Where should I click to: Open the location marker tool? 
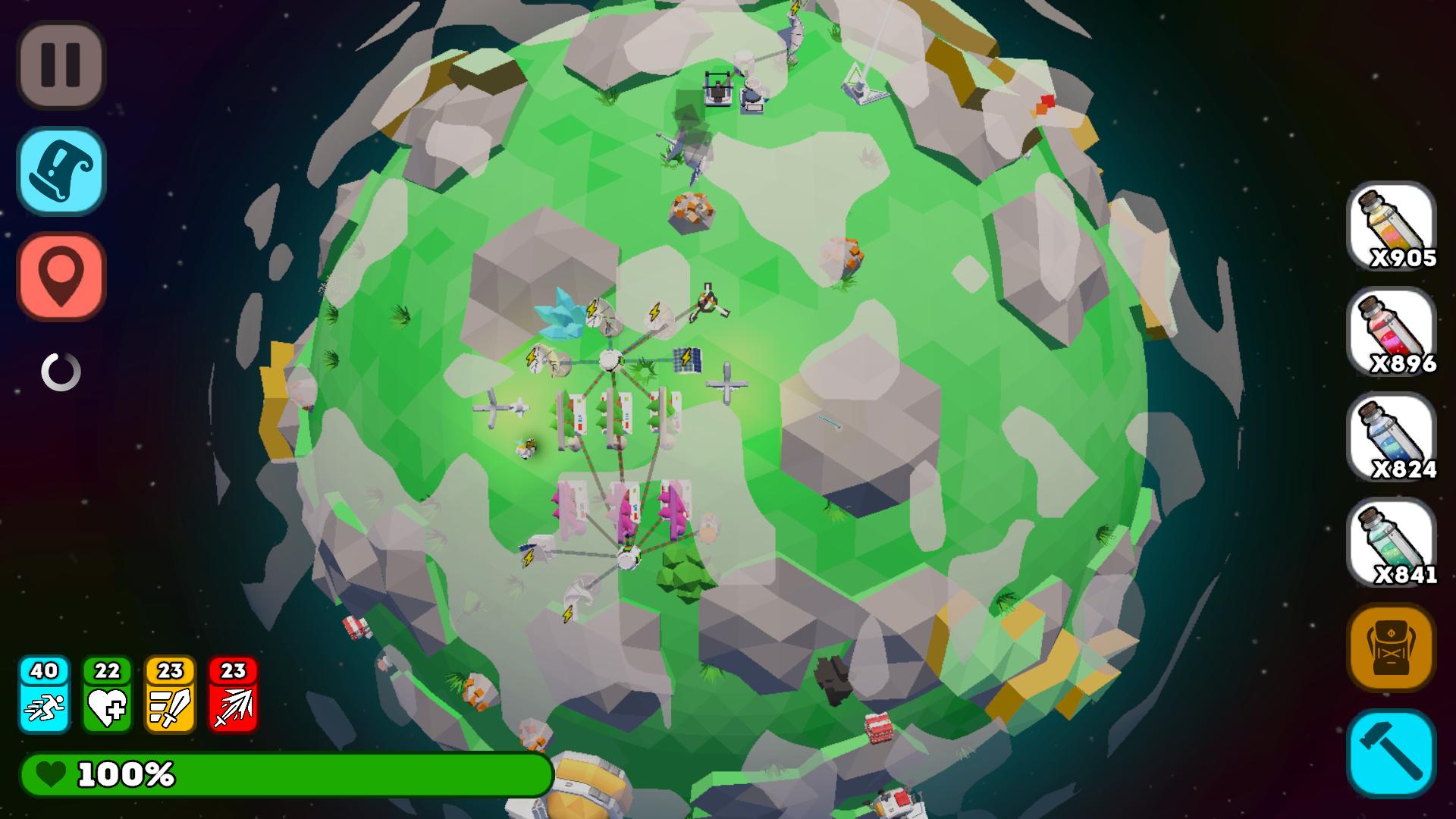pyautogui.click(x=61, y=275)
